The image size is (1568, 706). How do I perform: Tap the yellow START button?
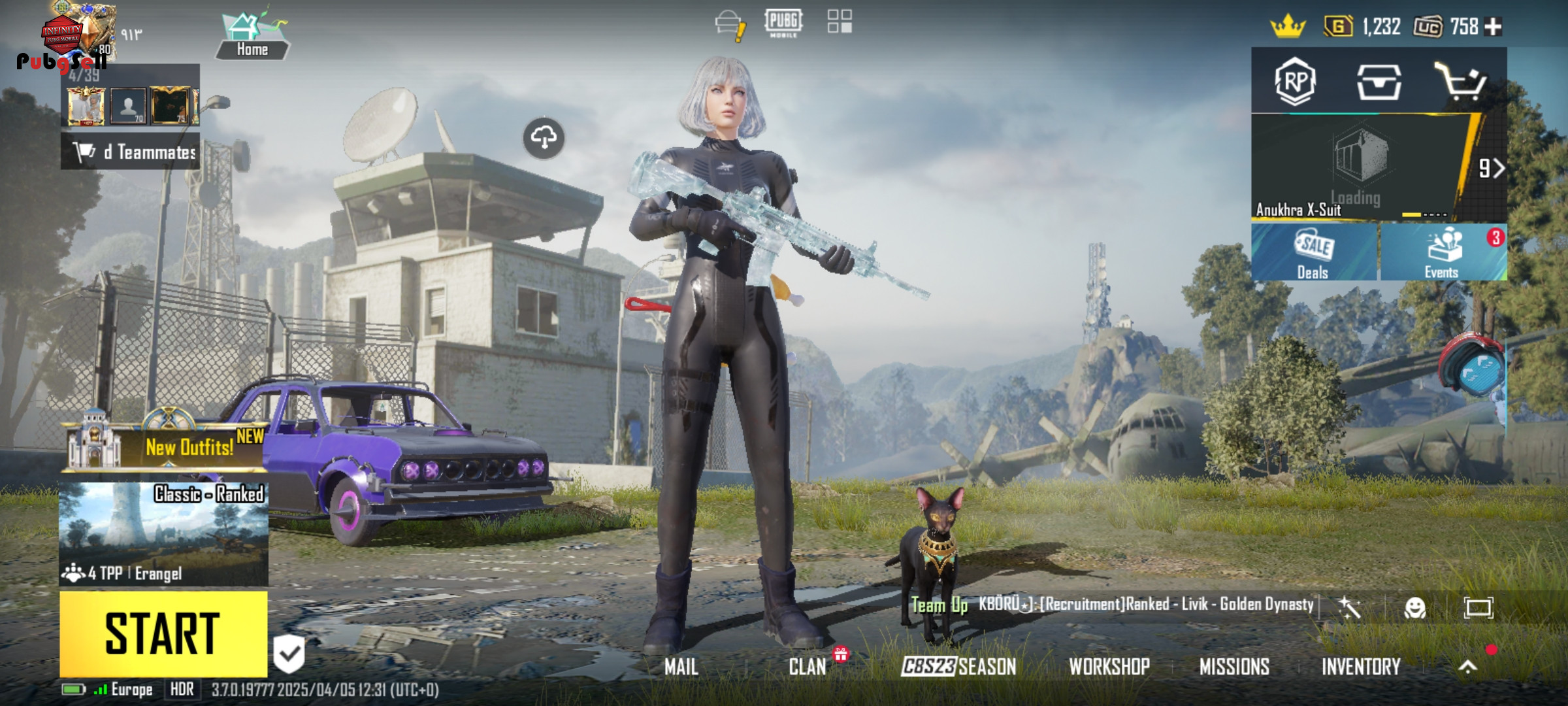(163, 633)
